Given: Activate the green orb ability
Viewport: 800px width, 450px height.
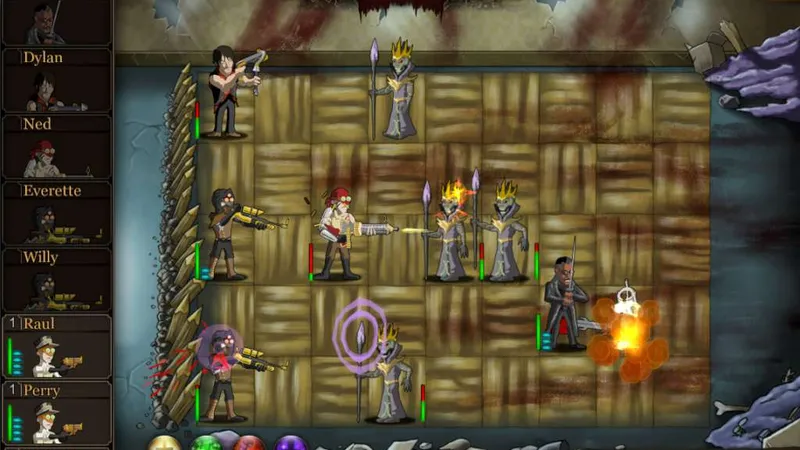Looking at the screenshot, I should pyautogui.click(x=207, y=443).
